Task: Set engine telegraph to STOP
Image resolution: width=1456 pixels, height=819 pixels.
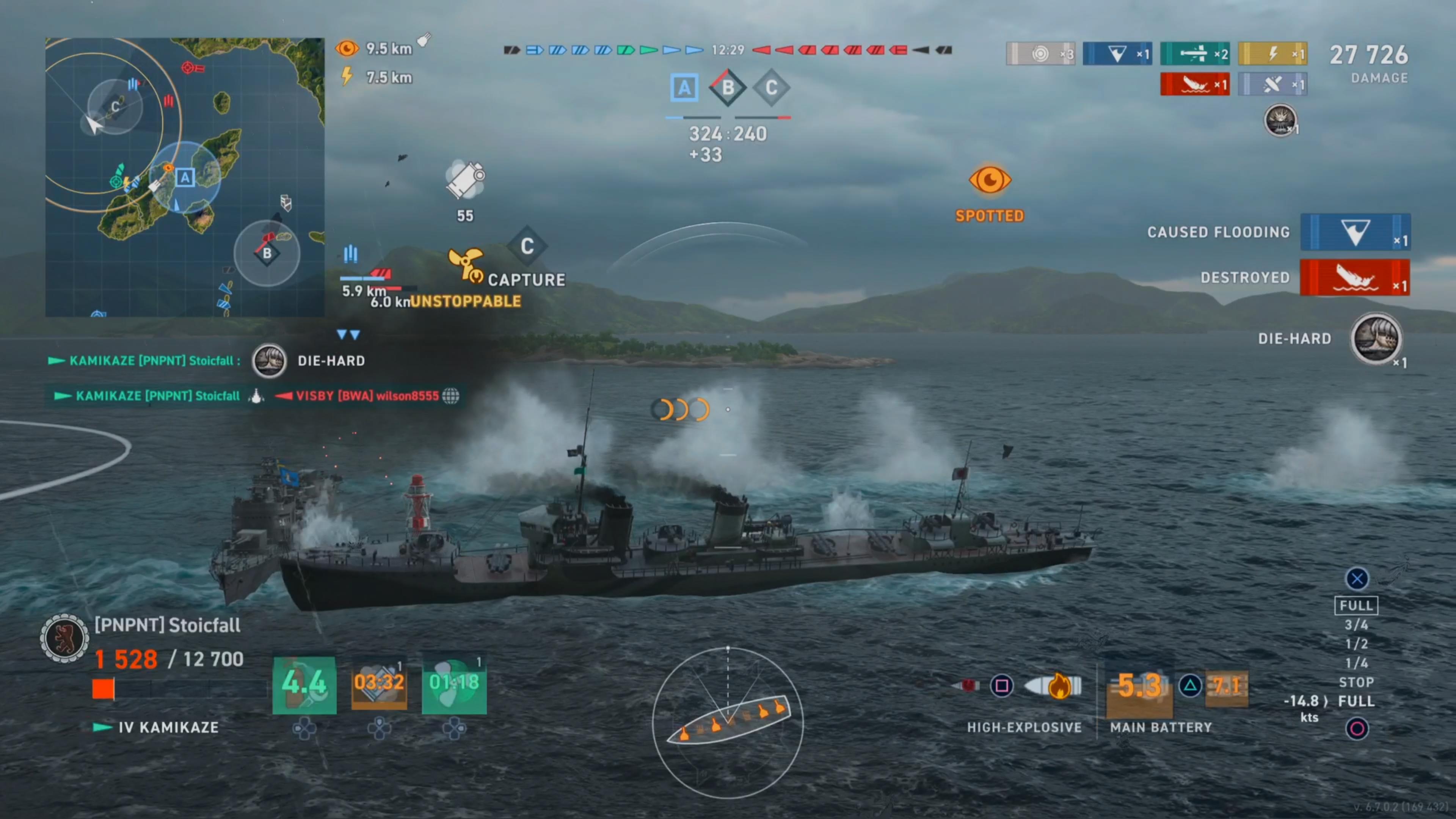Action: tap(1356, 682)
